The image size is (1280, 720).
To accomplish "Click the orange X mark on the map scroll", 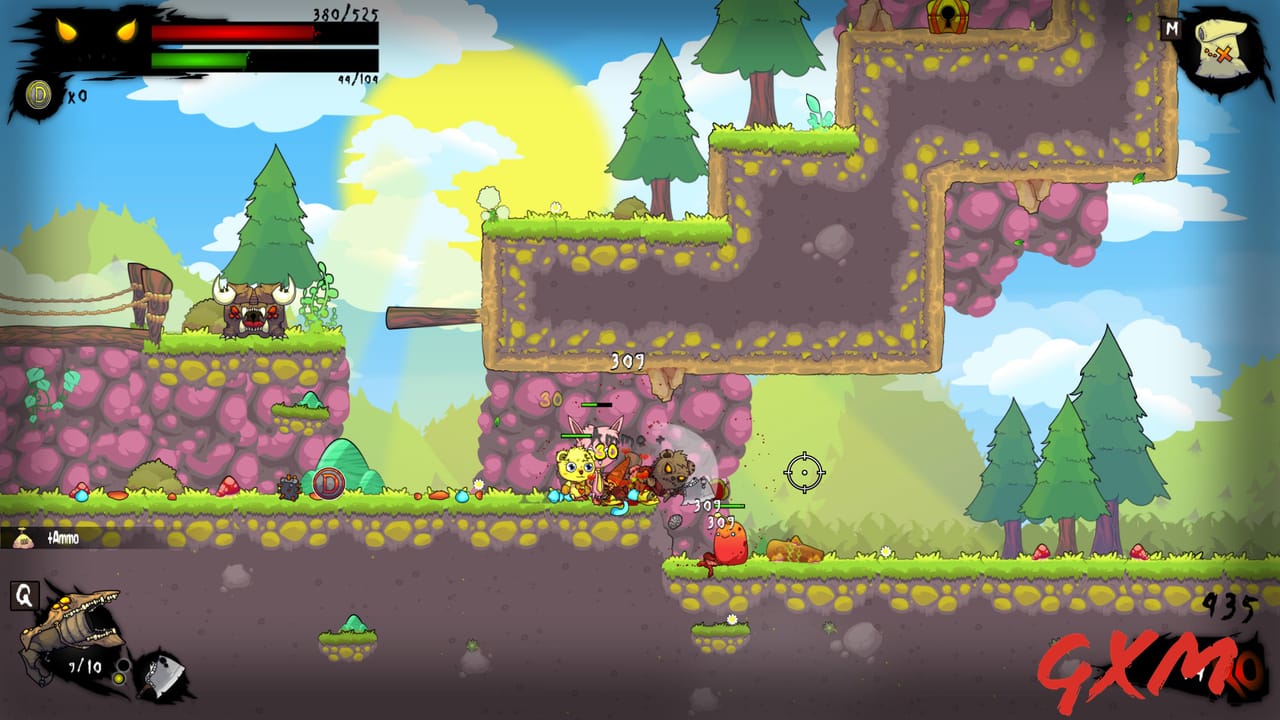I will click(x=1224, y=54).
